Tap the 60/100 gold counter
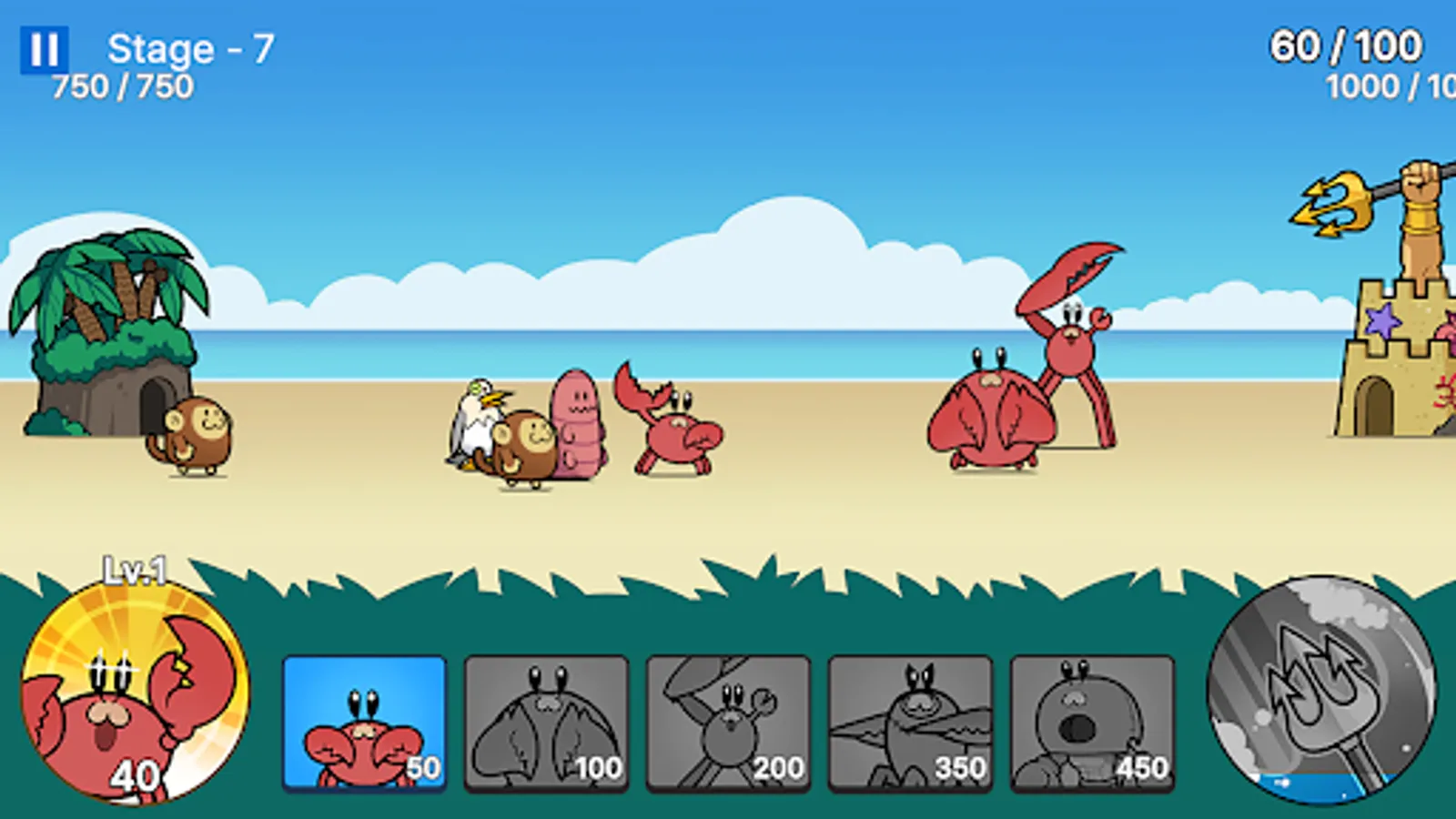 [1342, 44]
